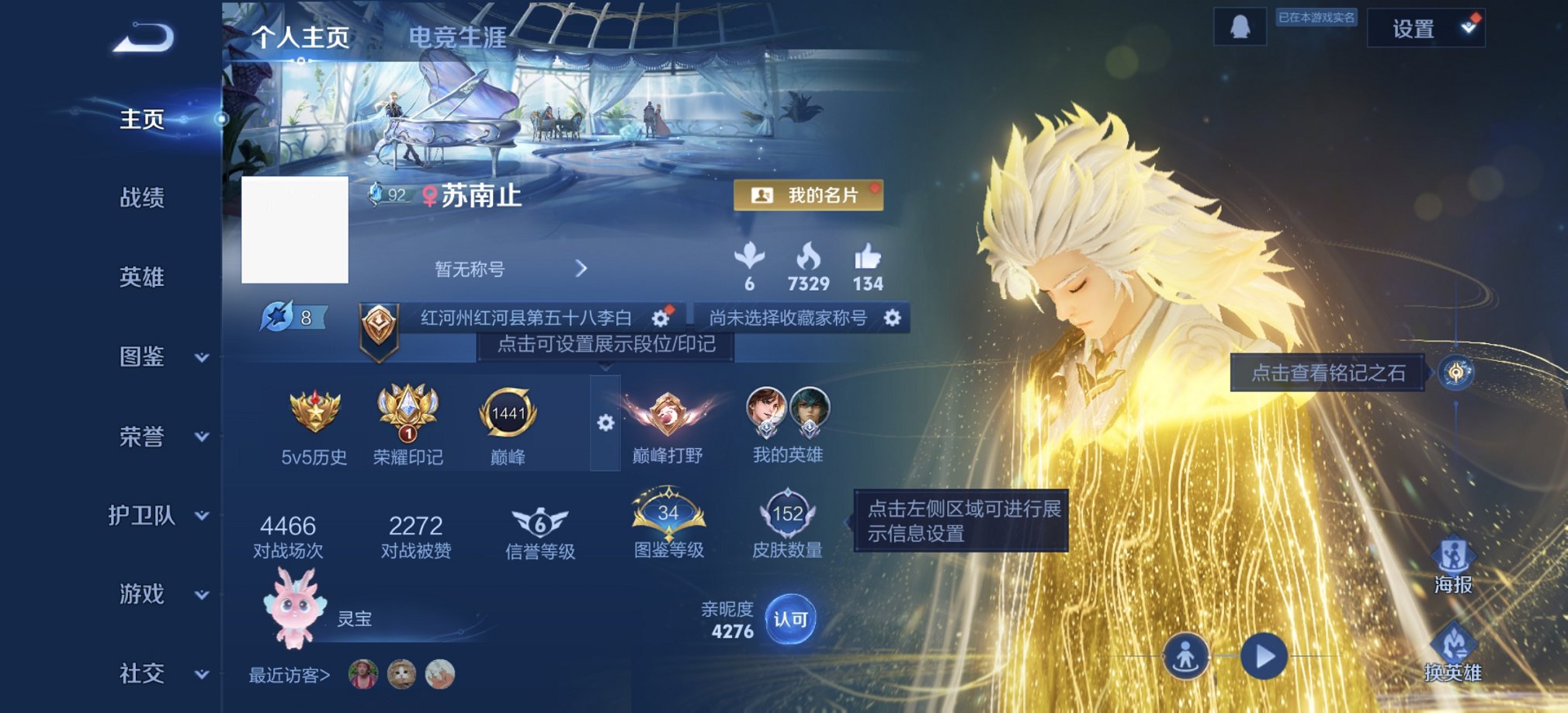The width and height of the screenshot is (1568, 713).
Task: Open the QQ penguin notification icon
Action: point(1240,26)
